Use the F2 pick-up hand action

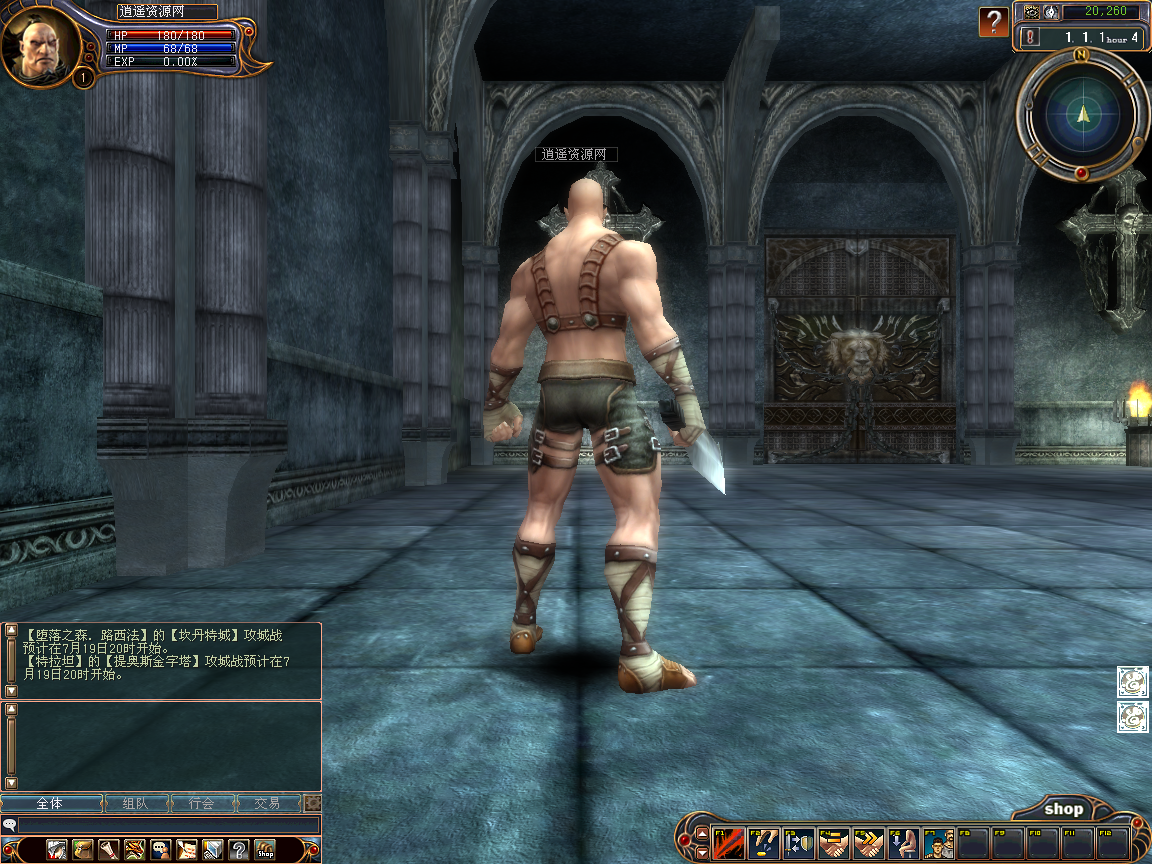tap(763, 843)
